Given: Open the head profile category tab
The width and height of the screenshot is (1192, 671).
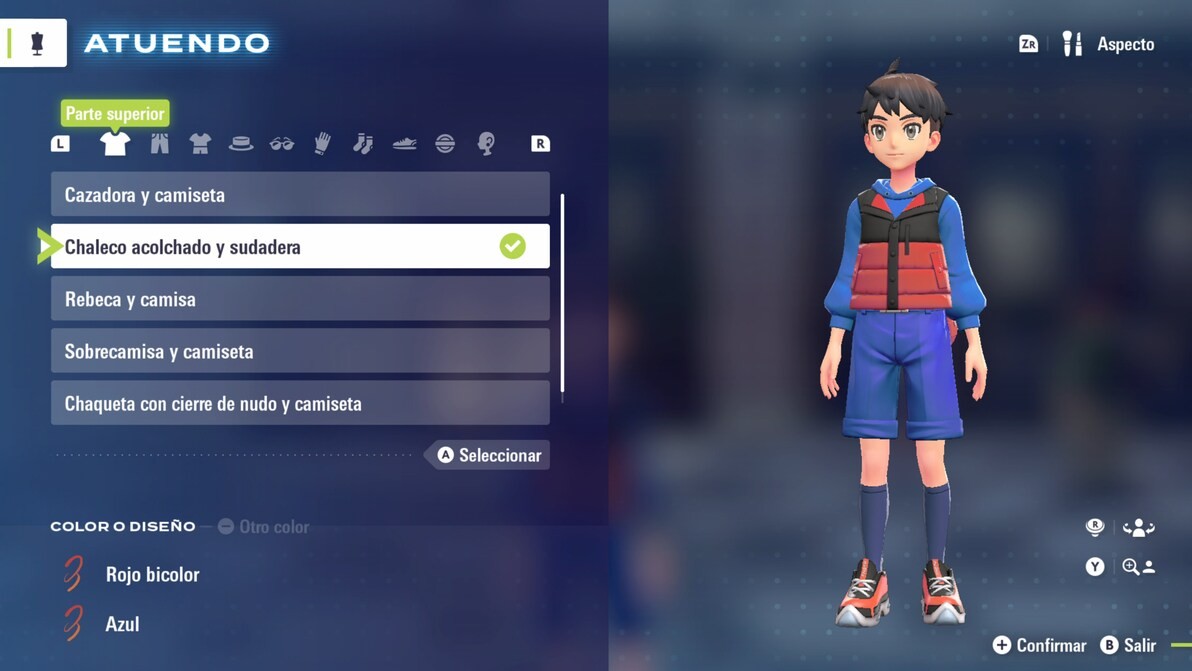Looking at the screenshot, I should (486, 144).
